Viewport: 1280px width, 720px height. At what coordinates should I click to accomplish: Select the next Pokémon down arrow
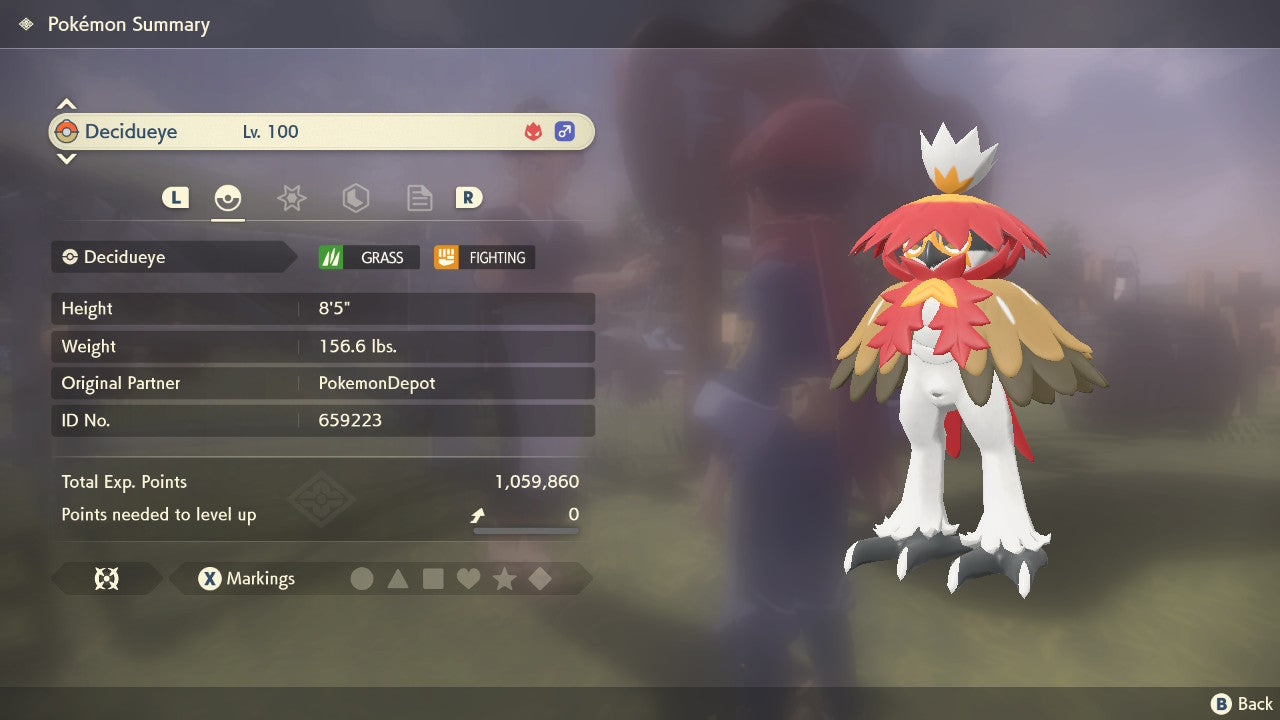coord(66,158)
